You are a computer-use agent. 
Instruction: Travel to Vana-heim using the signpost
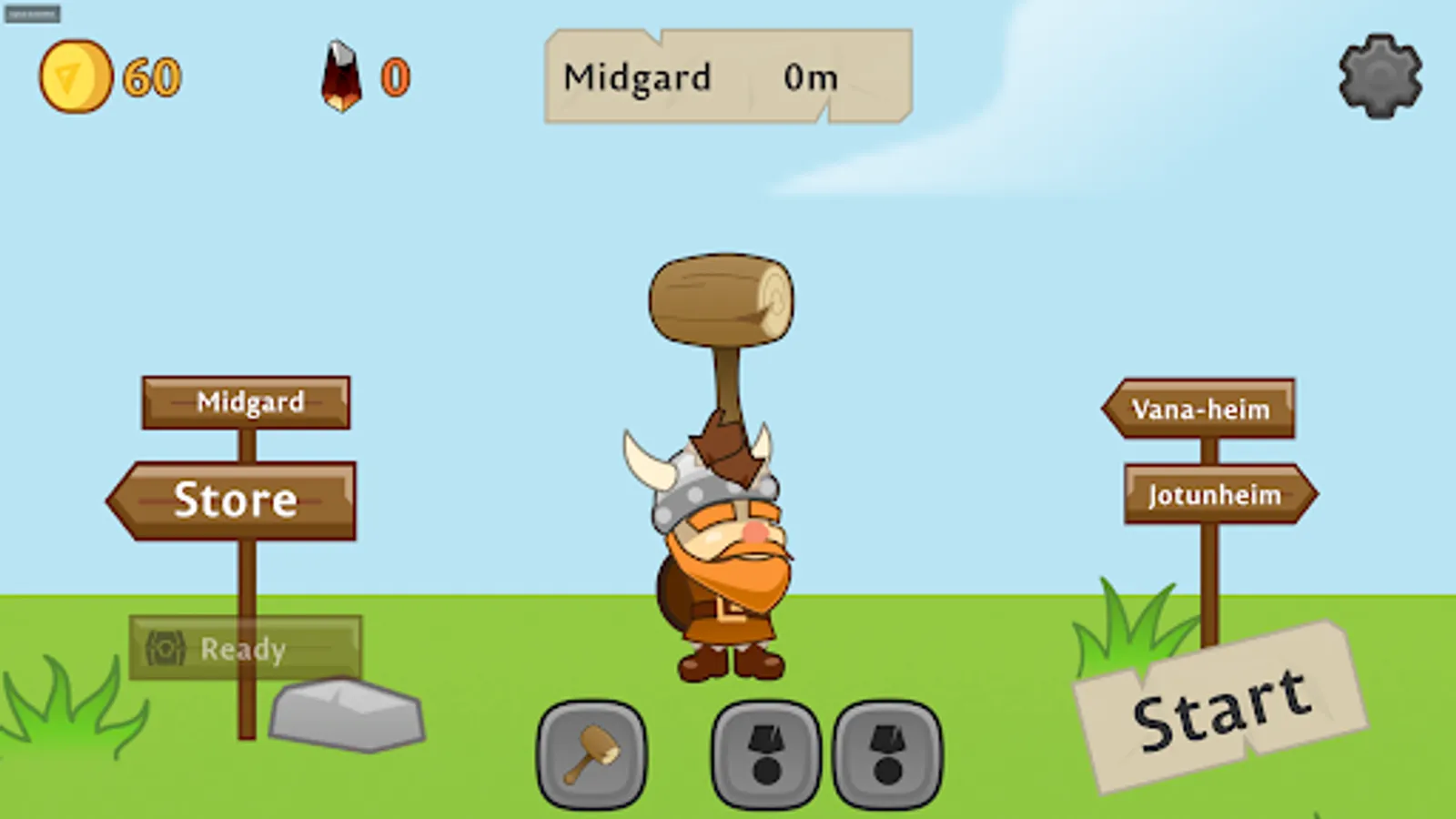pos(1199,409)
